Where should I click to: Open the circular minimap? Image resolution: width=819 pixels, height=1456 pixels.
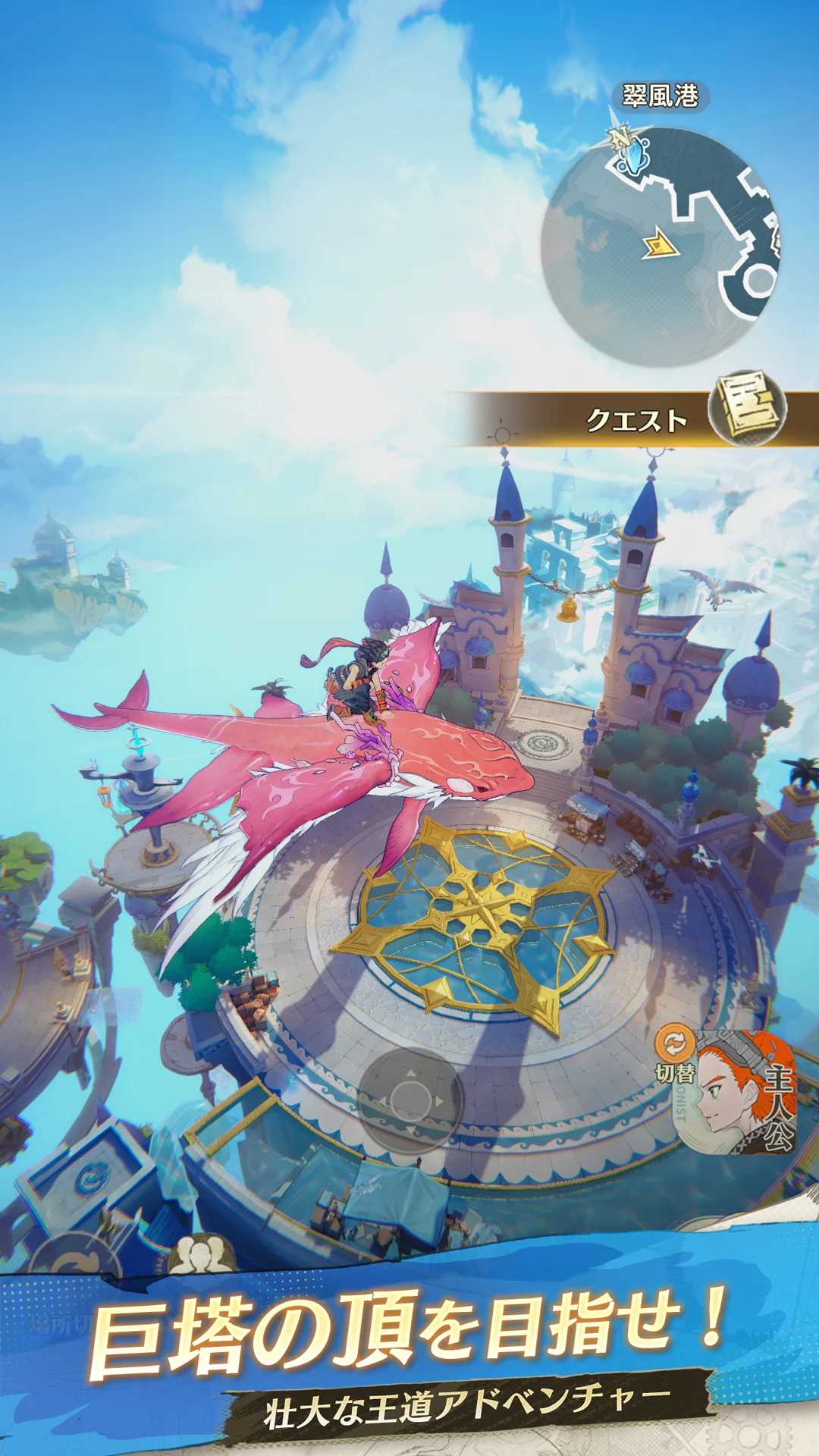[x=660, y=246]
